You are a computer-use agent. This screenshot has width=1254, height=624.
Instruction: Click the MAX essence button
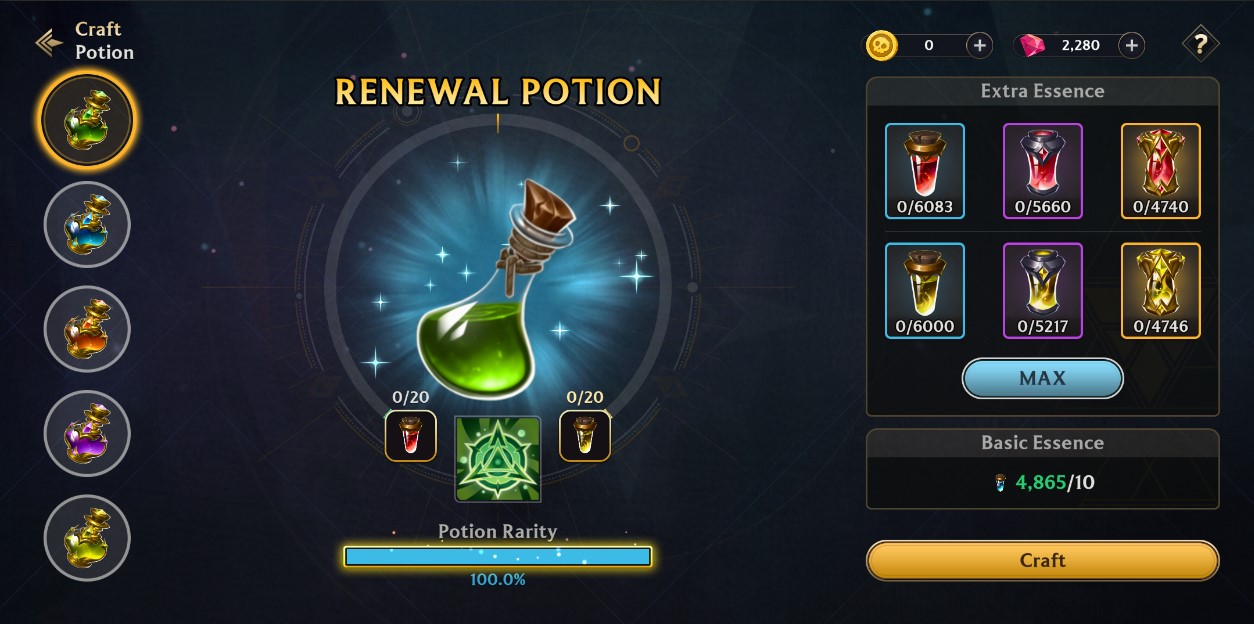coord(1042,378)
